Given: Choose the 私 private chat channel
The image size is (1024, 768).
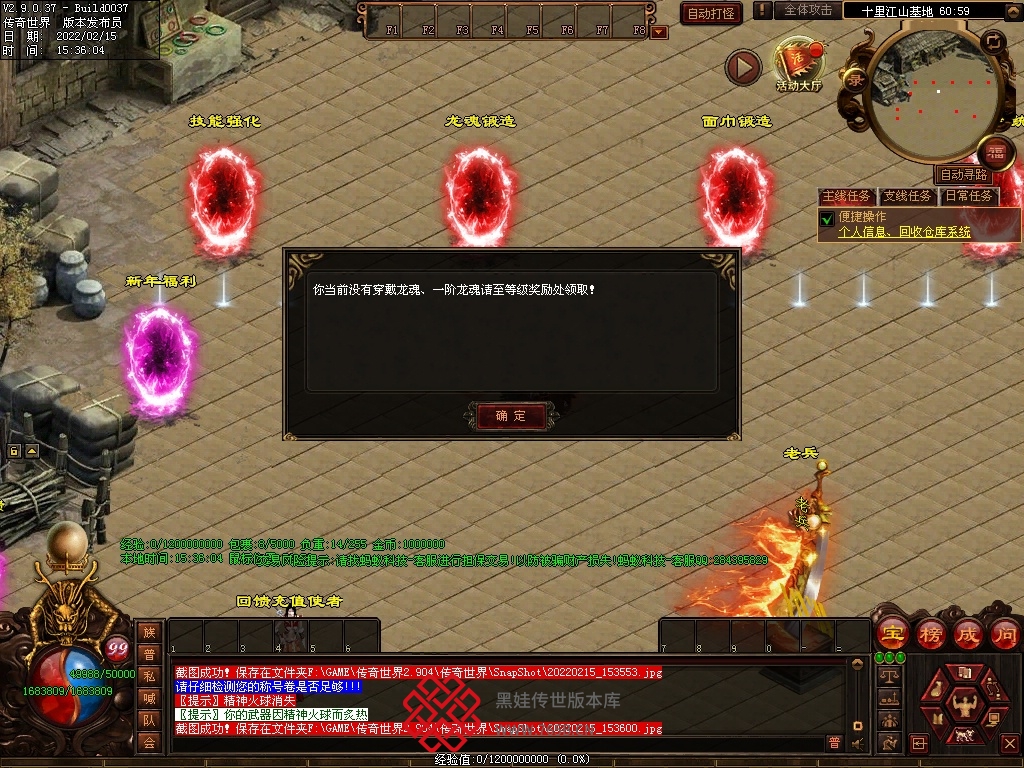Looking at the screenshot, I should (x=148, y=676).
